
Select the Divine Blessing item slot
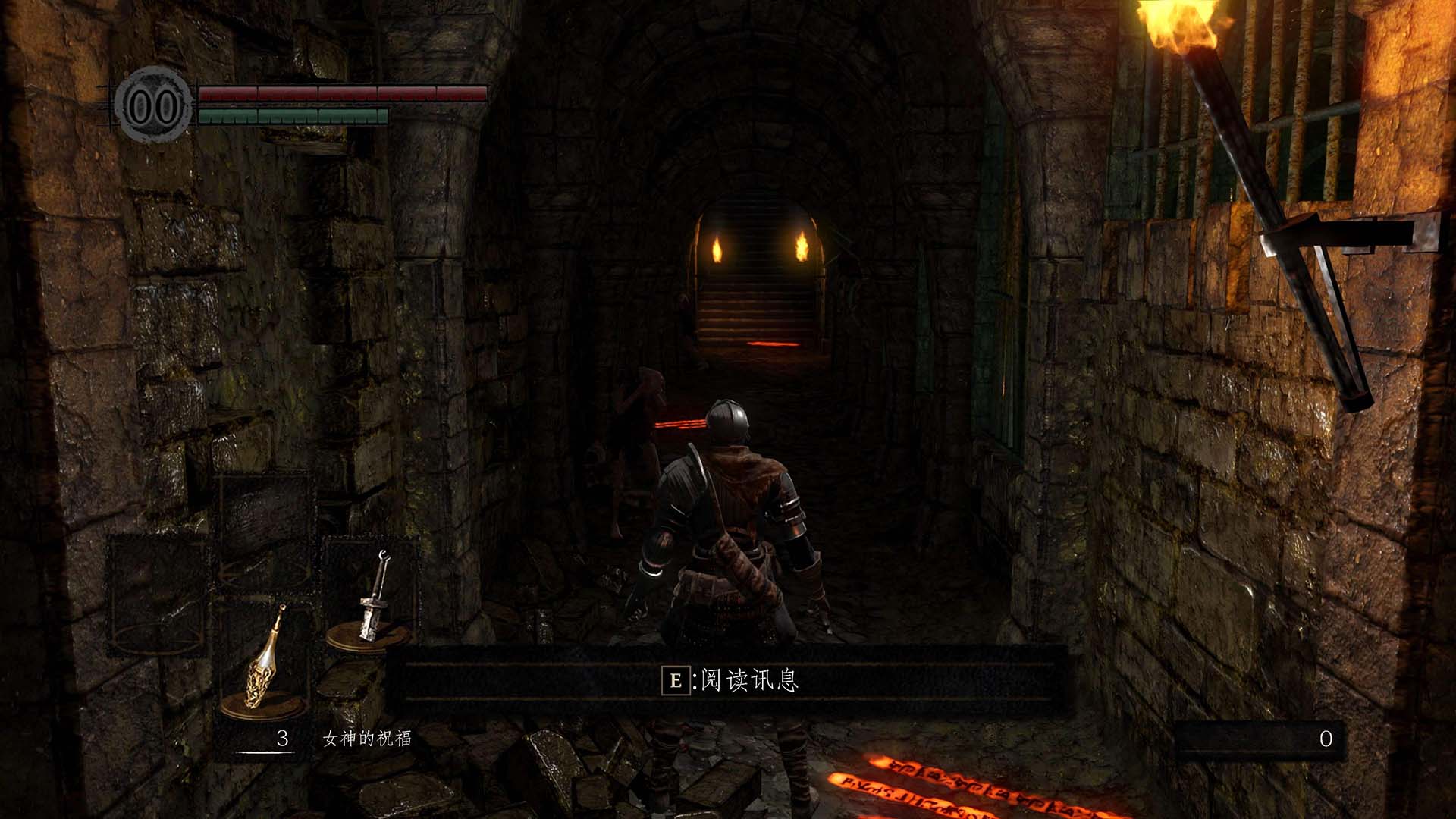[265, 661]
